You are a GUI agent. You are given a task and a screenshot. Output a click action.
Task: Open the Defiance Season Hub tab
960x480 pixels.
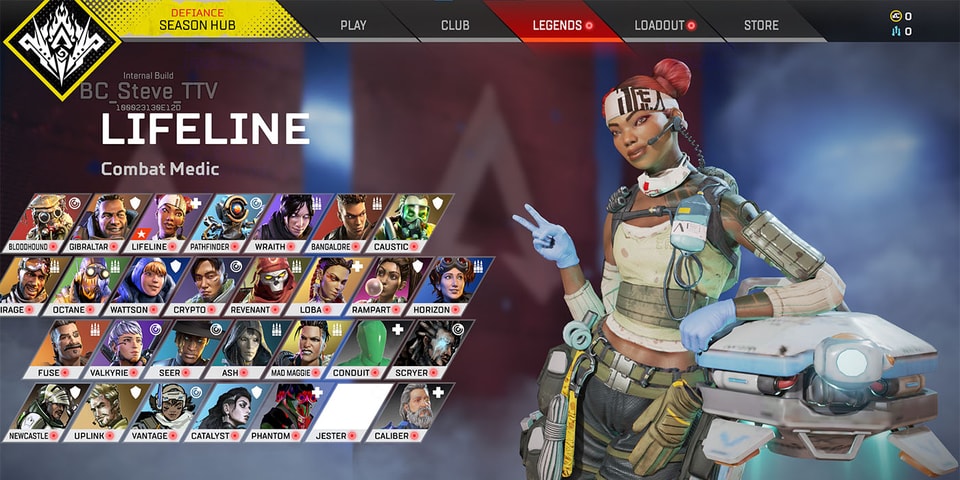196,21
